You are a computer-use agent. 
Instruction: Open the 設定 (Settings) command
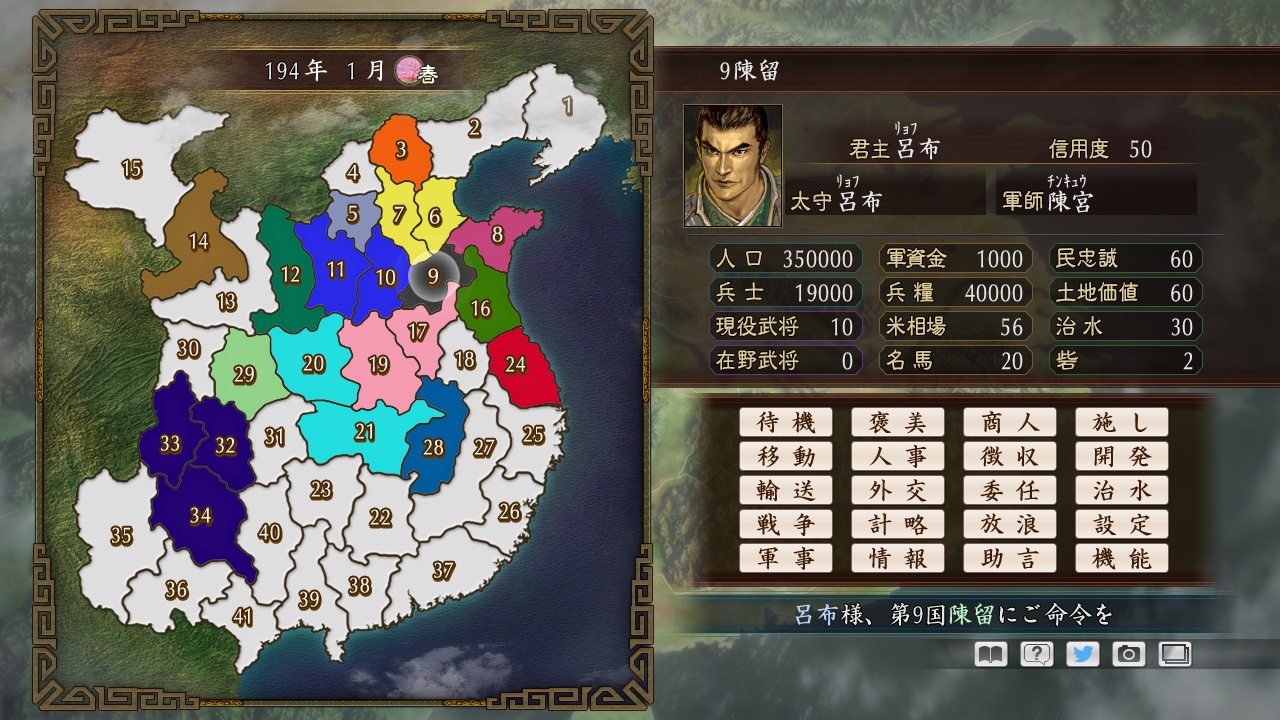pos(1122,524)
